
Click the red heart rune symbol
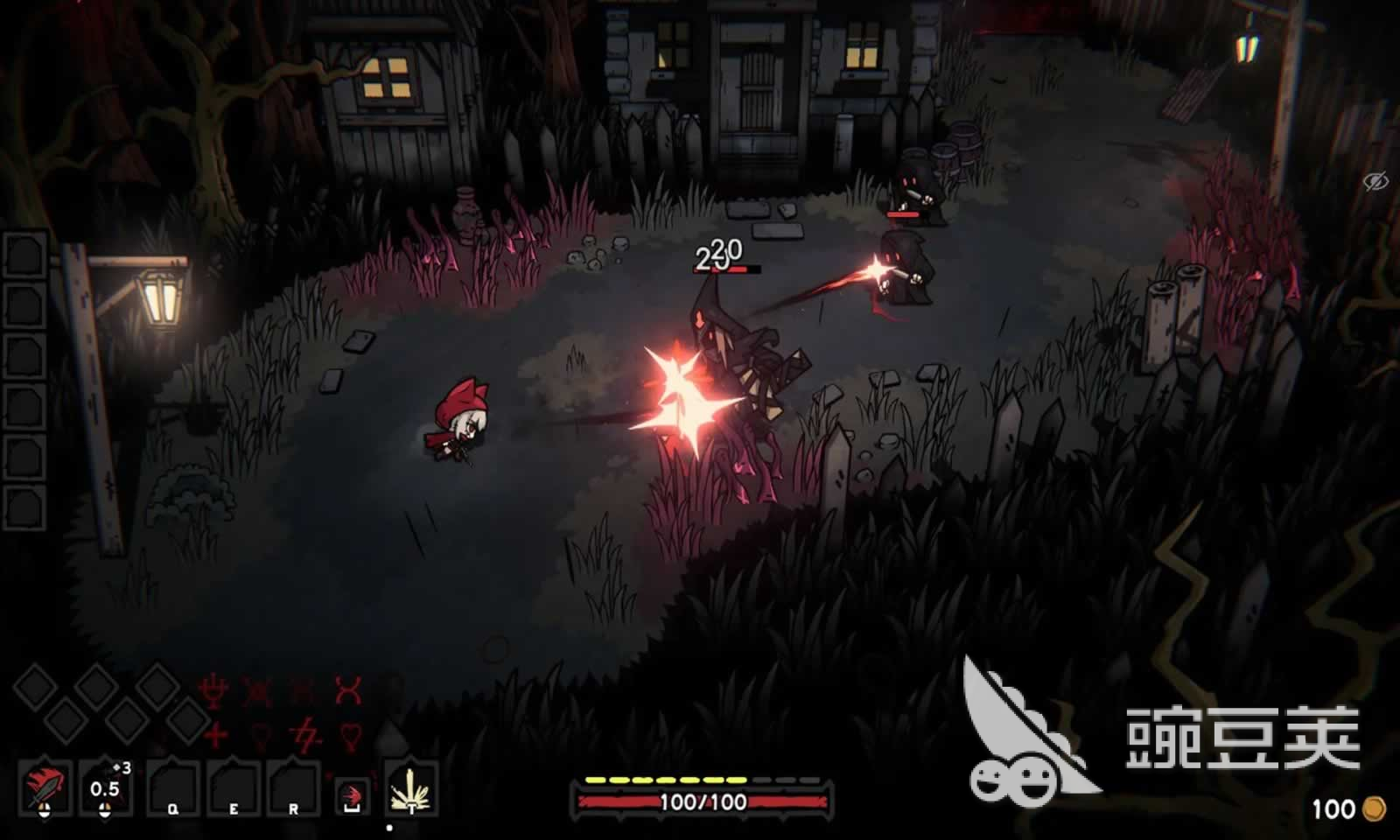[350, 735]
